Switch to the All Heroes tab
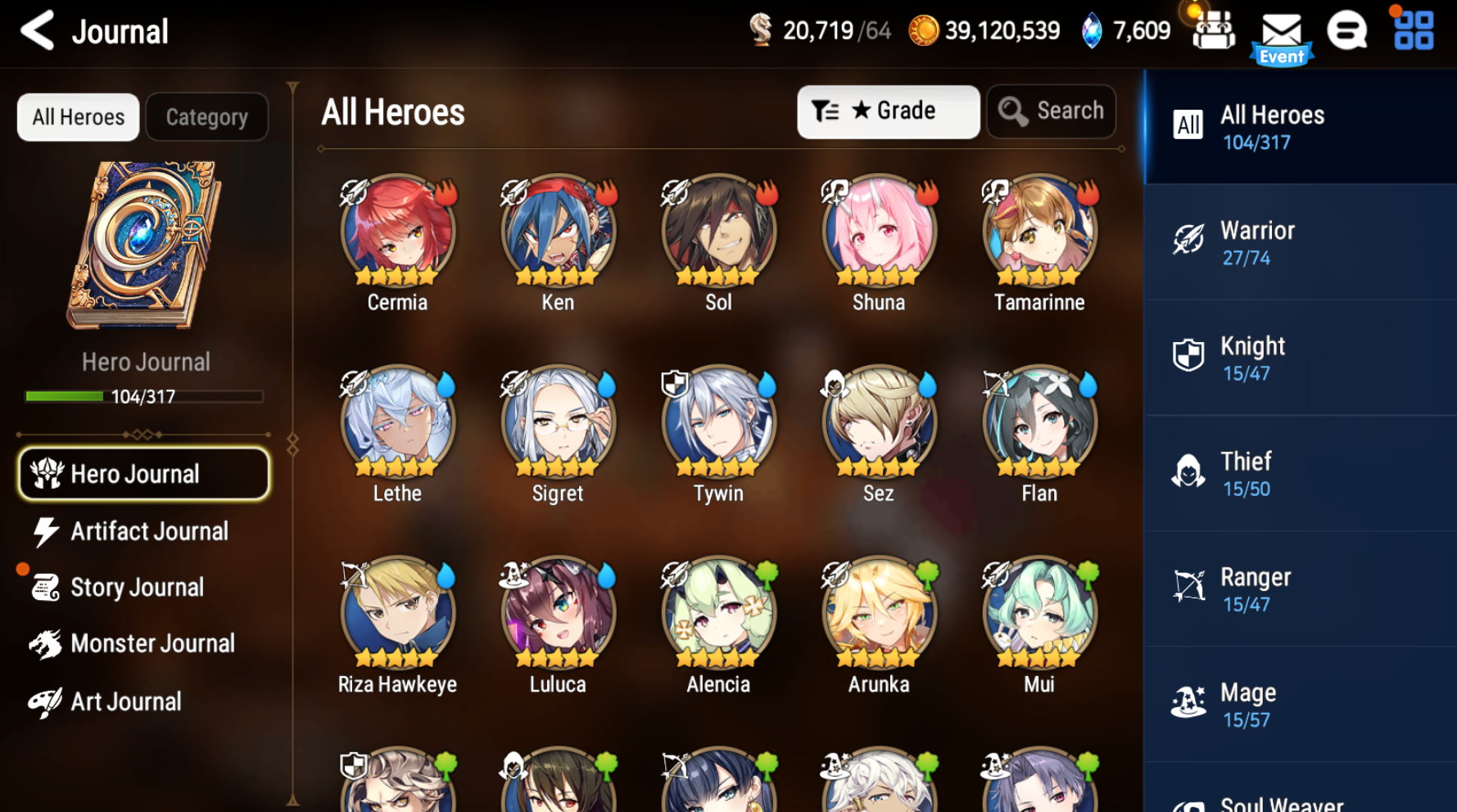The image size is (1457, 812). pyautogui.click(x=78, y=116)
